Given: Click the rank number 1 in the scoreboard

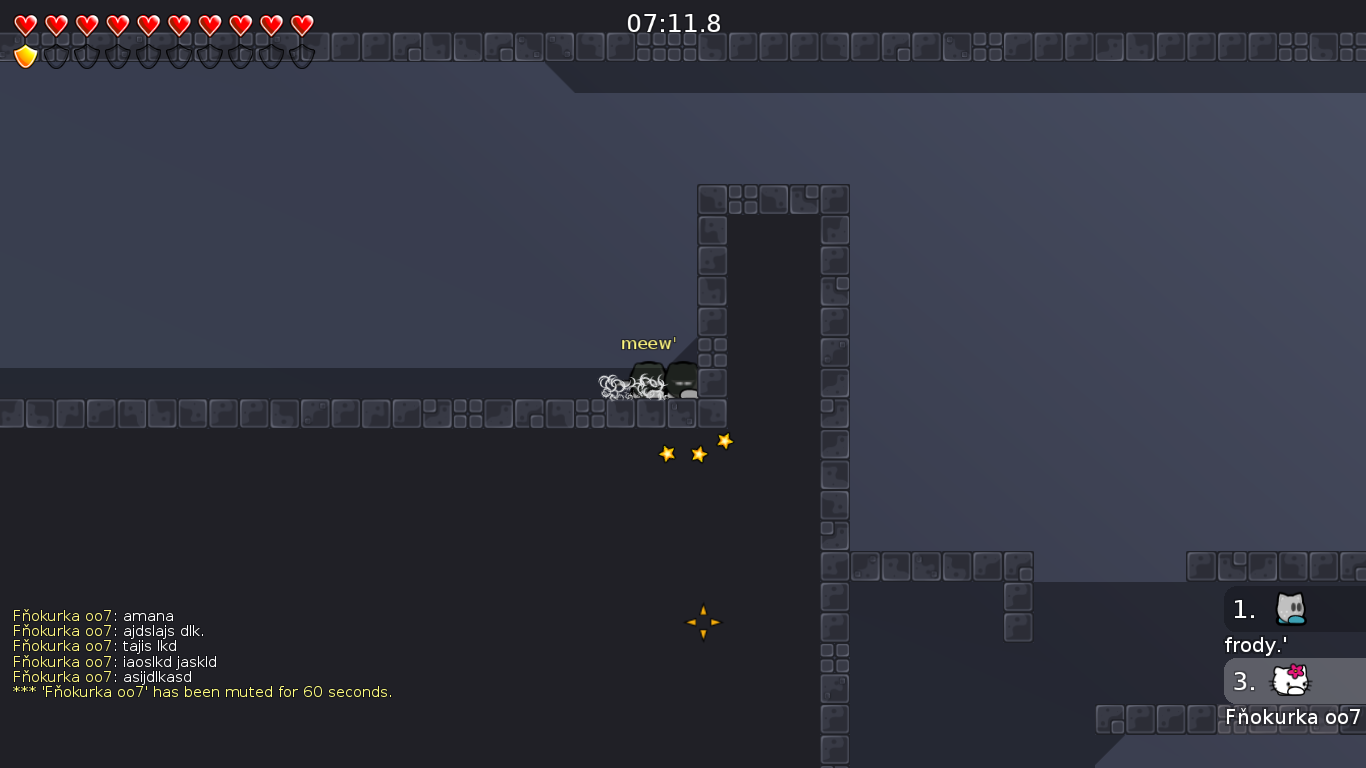Looking at the screenshot, I should pos(1243,609).
